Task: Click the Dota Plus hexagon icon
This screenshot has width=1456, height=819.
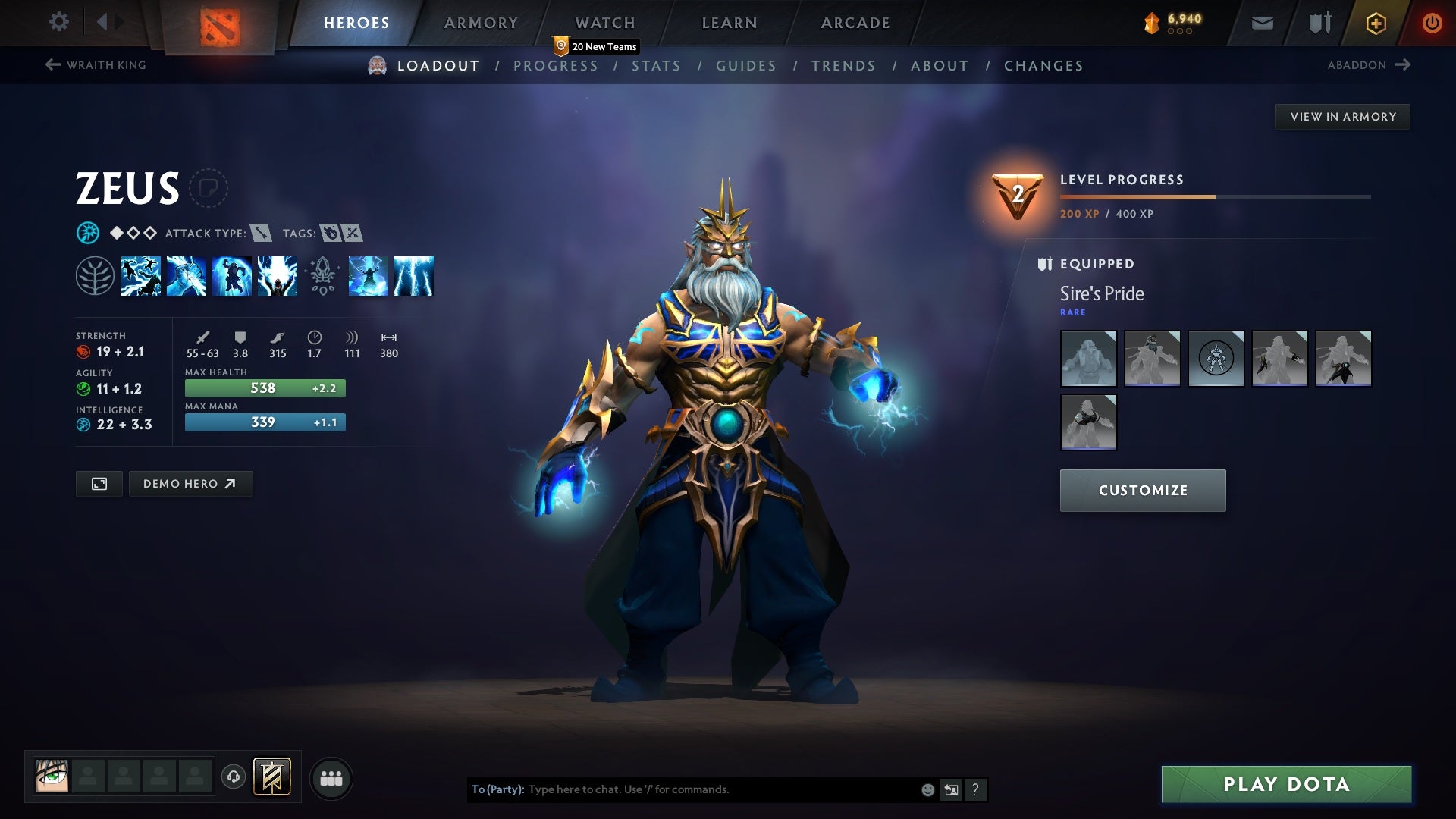Action: (1375, 23)
